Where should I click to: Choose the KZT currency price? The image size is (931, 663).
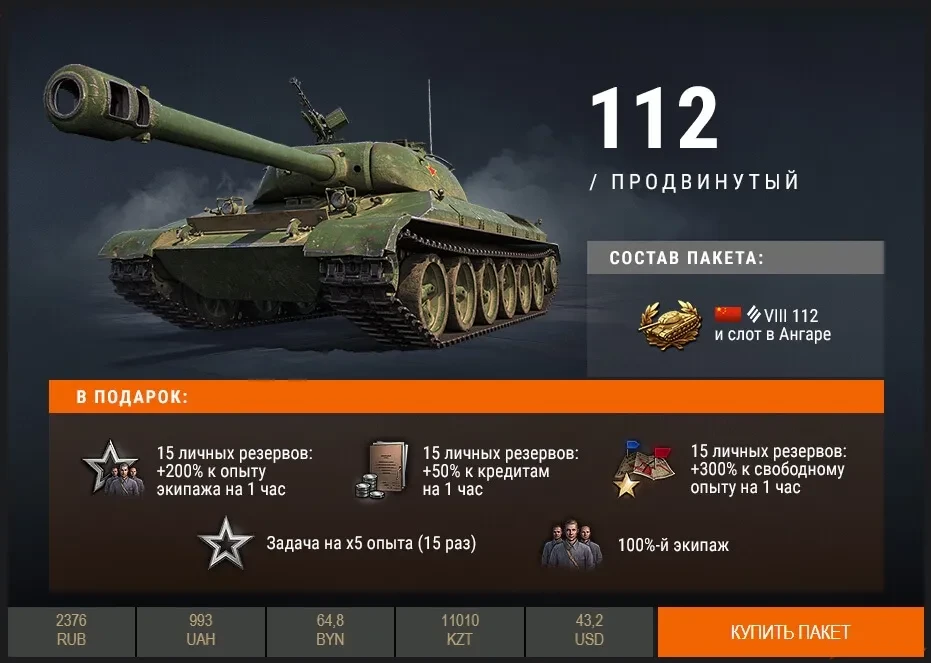pyautogui.click(x=460, y=631)
